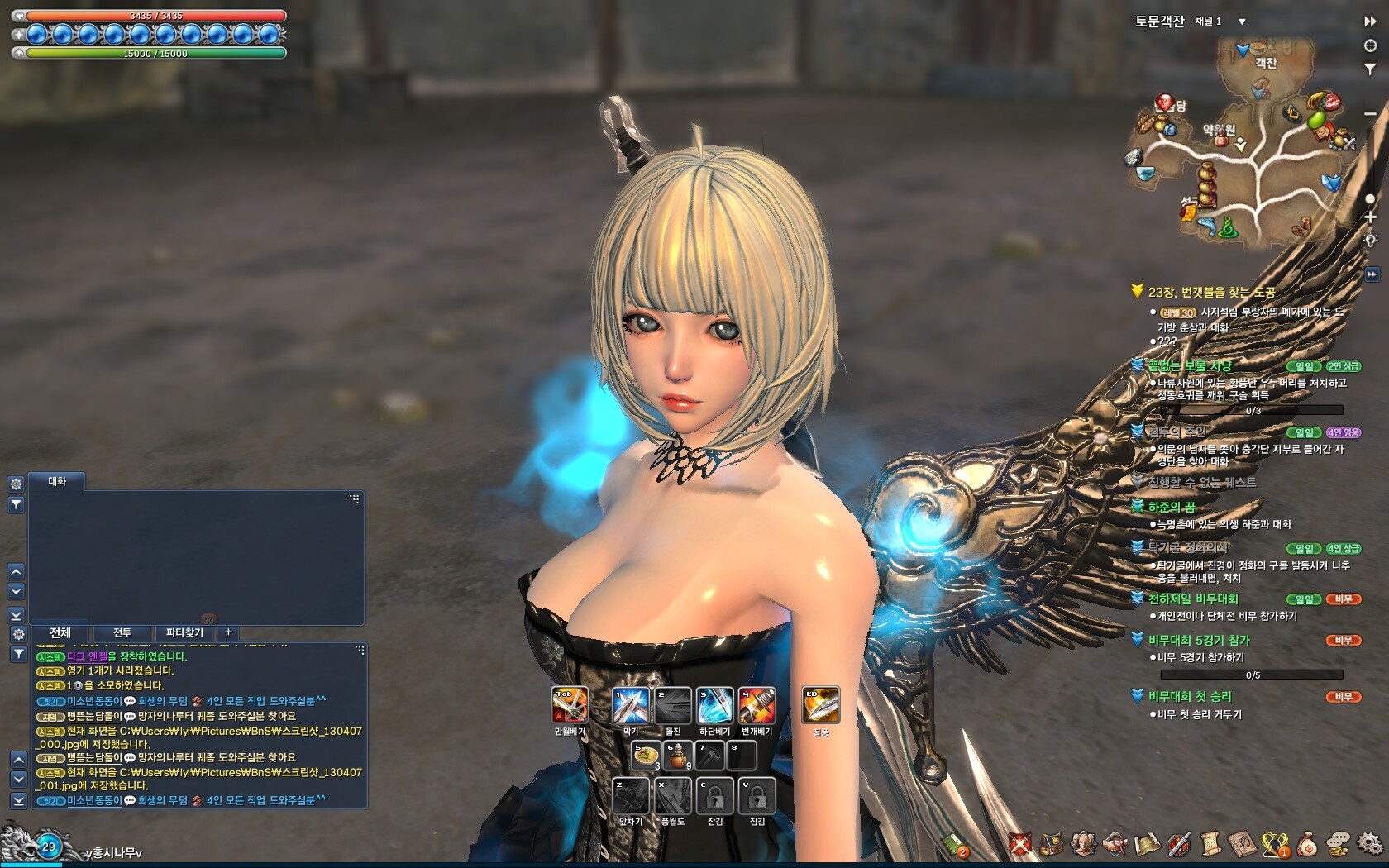Add a new chat tab with plus button
The image size is (1389, 868).
click(x=228, y=632)
